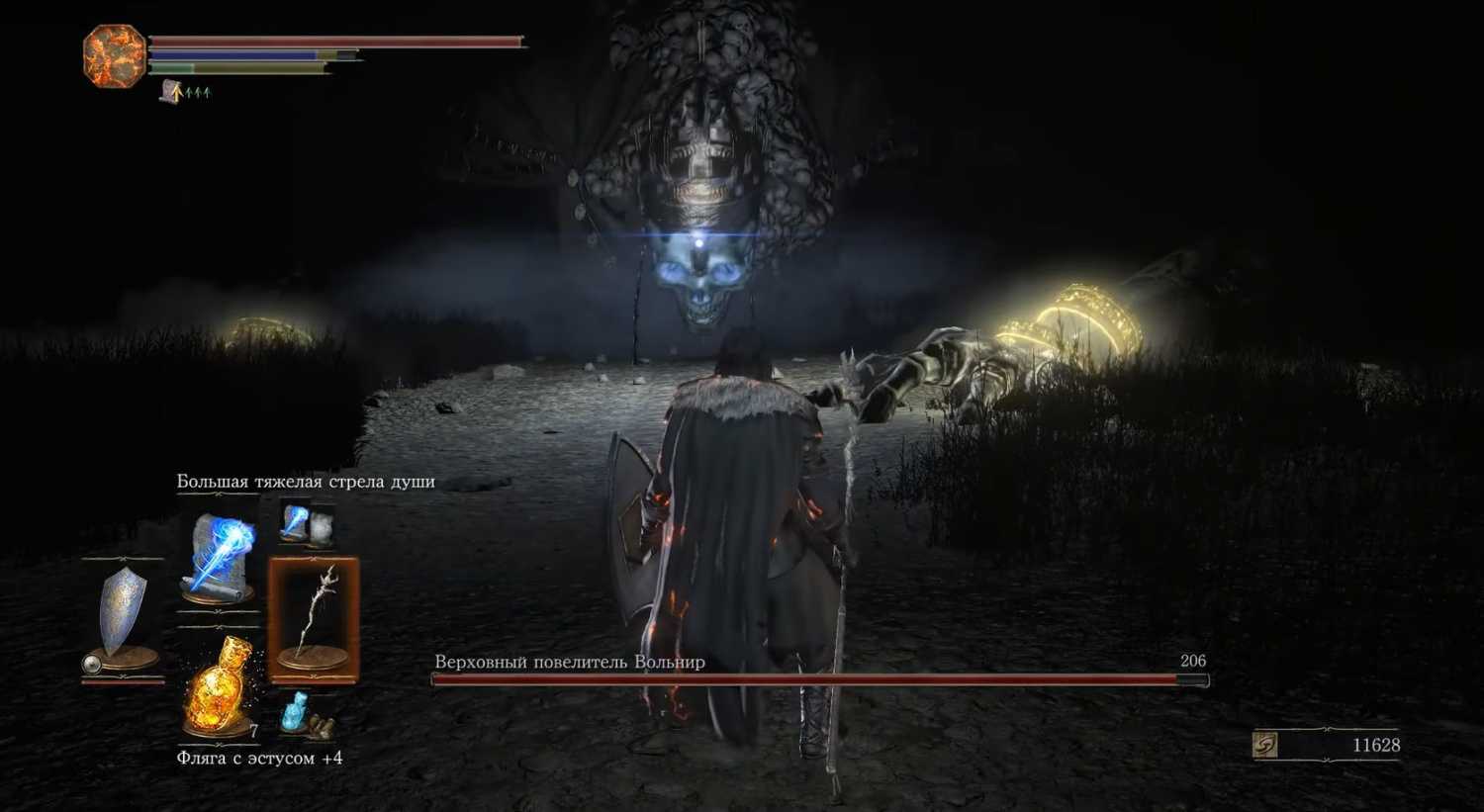
Task: Inspect the scroll buff status icon
Action: click(x=171, y=93)
